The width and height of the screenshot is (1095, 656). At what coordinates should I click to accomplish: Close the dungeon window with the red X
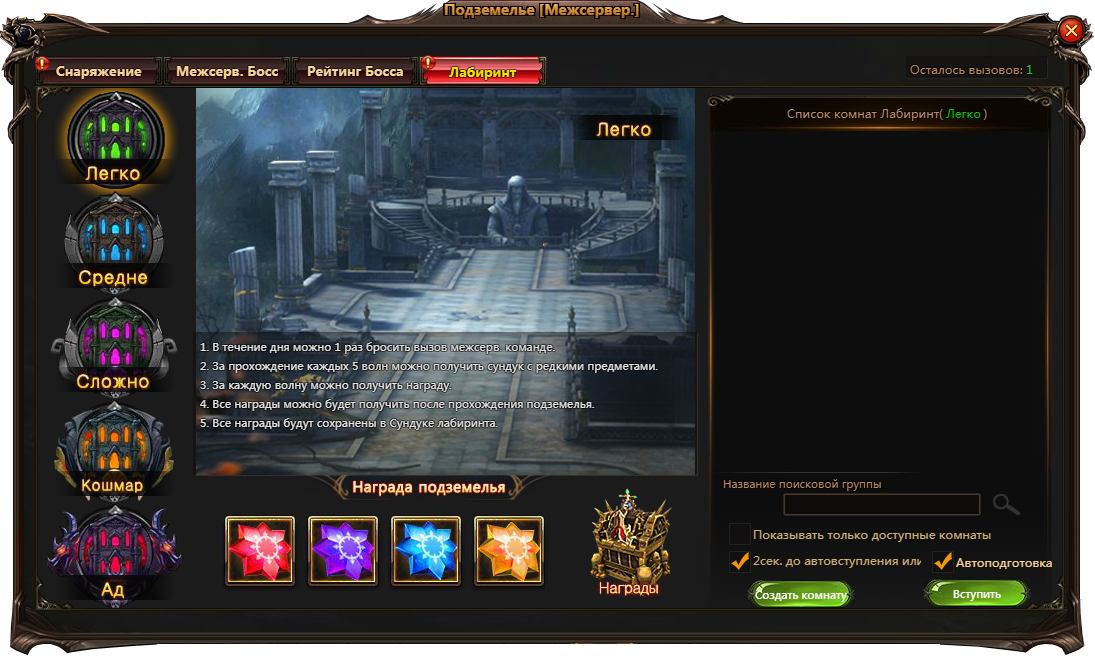[1071, 31]
